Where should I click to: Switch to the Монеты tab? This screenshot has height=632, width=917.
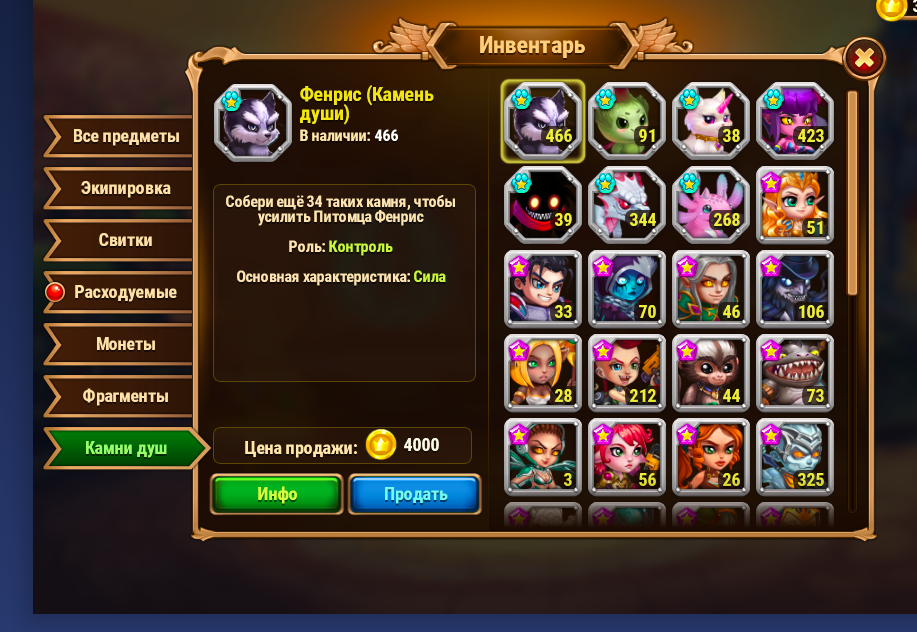(x=124, y=345)
